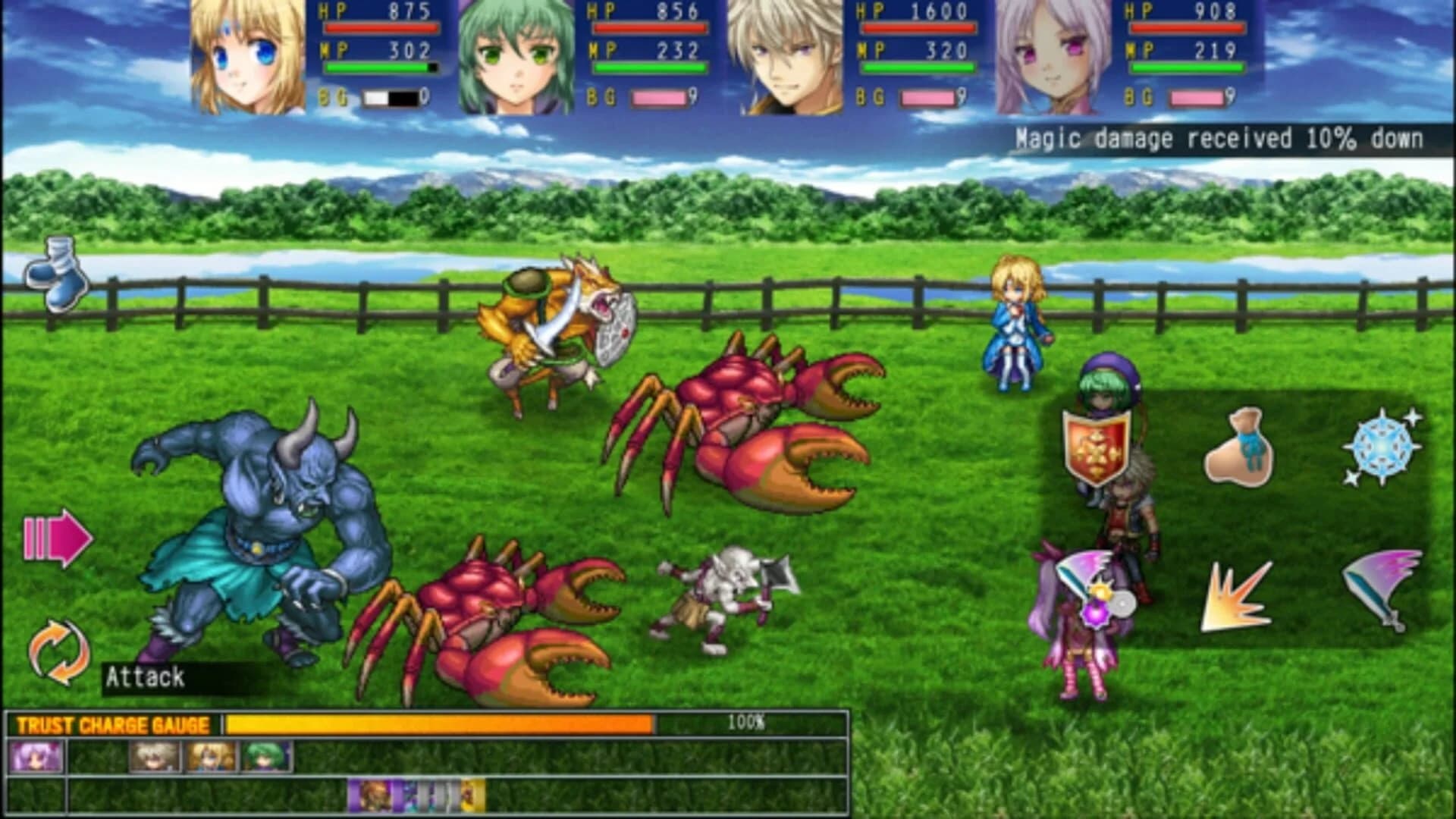The height and width of the screenshot is (819, 1456).
Task: Click the orange circular repeat arrows
Action: pos(59,650)
